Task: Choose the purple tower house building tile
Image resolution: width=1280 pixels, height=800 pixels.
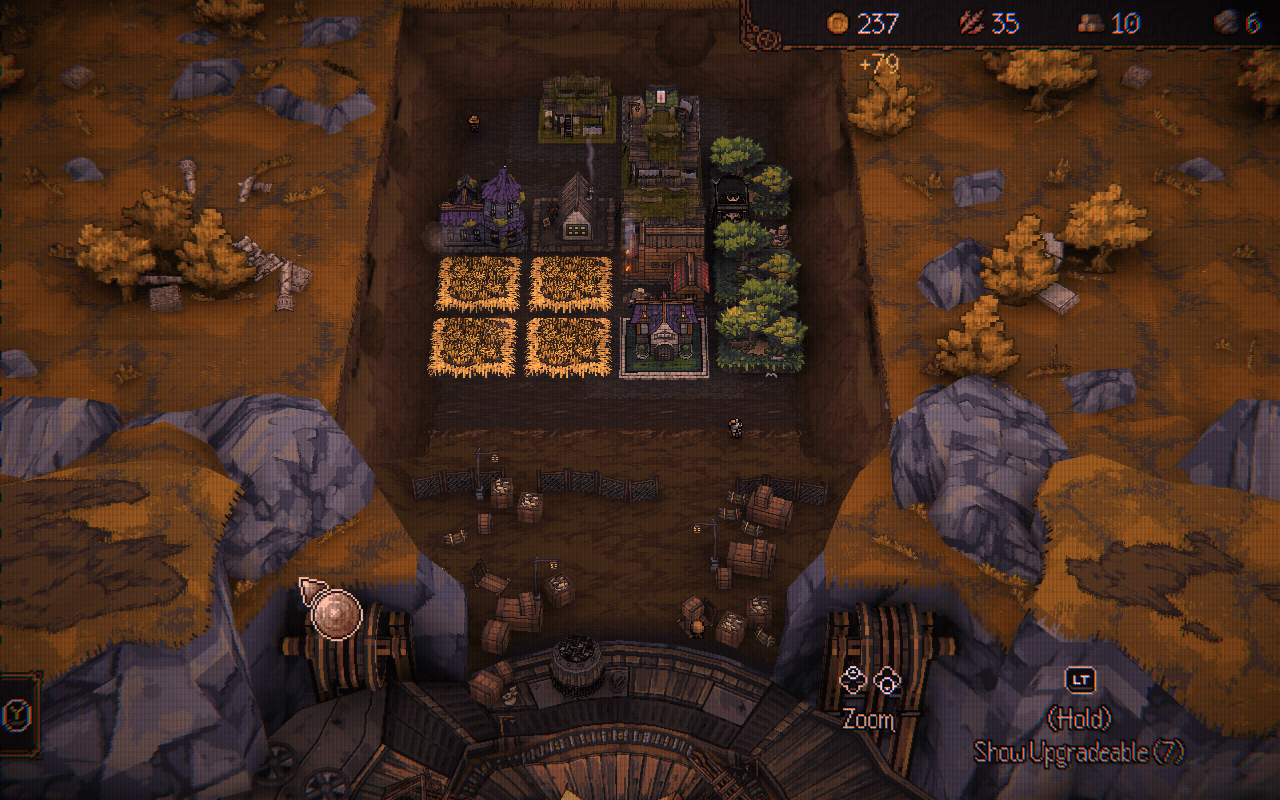Action: (484, 212)
